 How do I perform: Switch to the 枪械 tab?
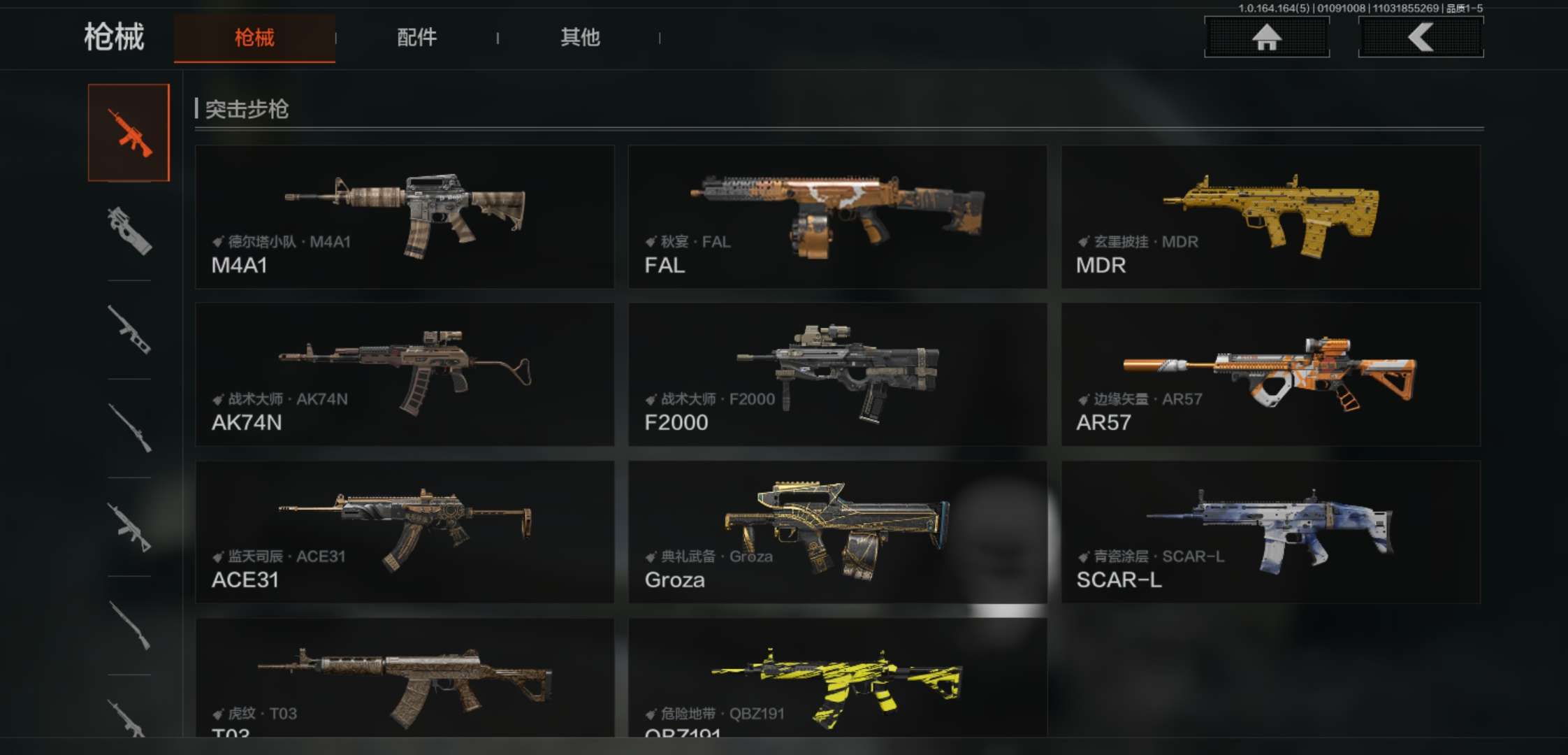254,38
